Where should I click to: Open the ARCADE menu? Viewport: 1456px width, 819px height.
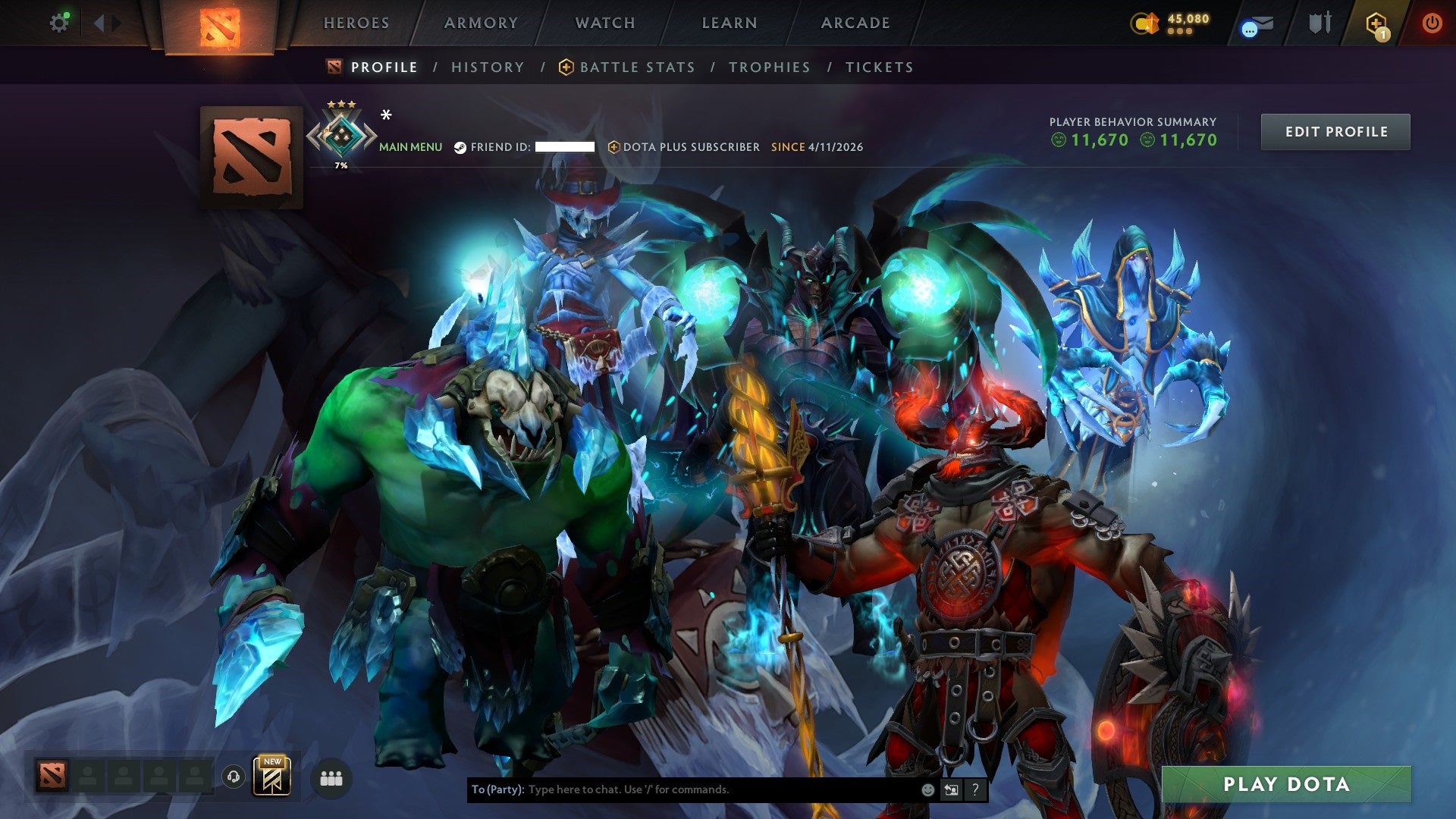(855, 23)
